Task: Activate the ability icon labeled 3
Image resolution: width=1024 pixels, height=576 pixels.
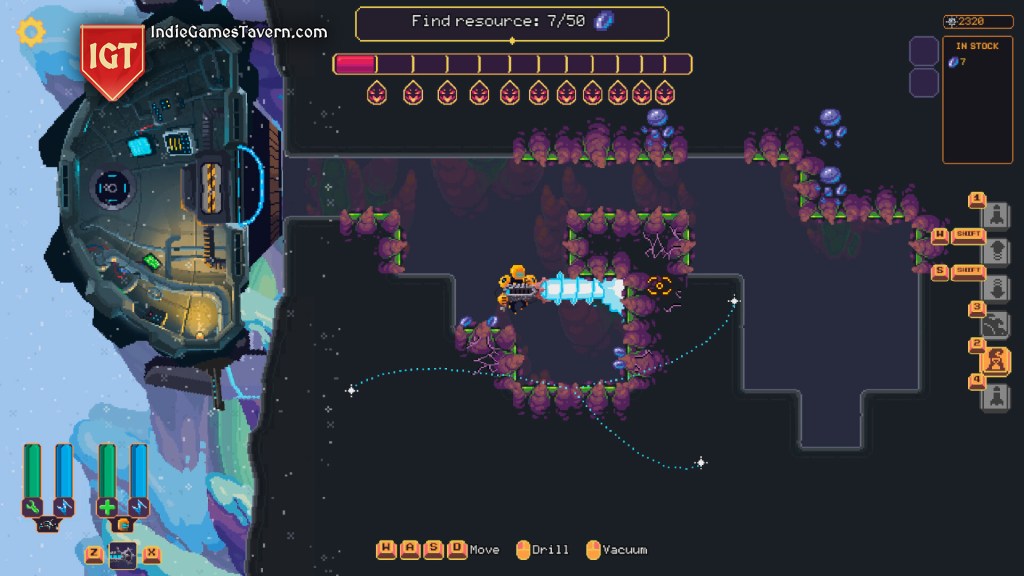Action: (x=996, y=324)
